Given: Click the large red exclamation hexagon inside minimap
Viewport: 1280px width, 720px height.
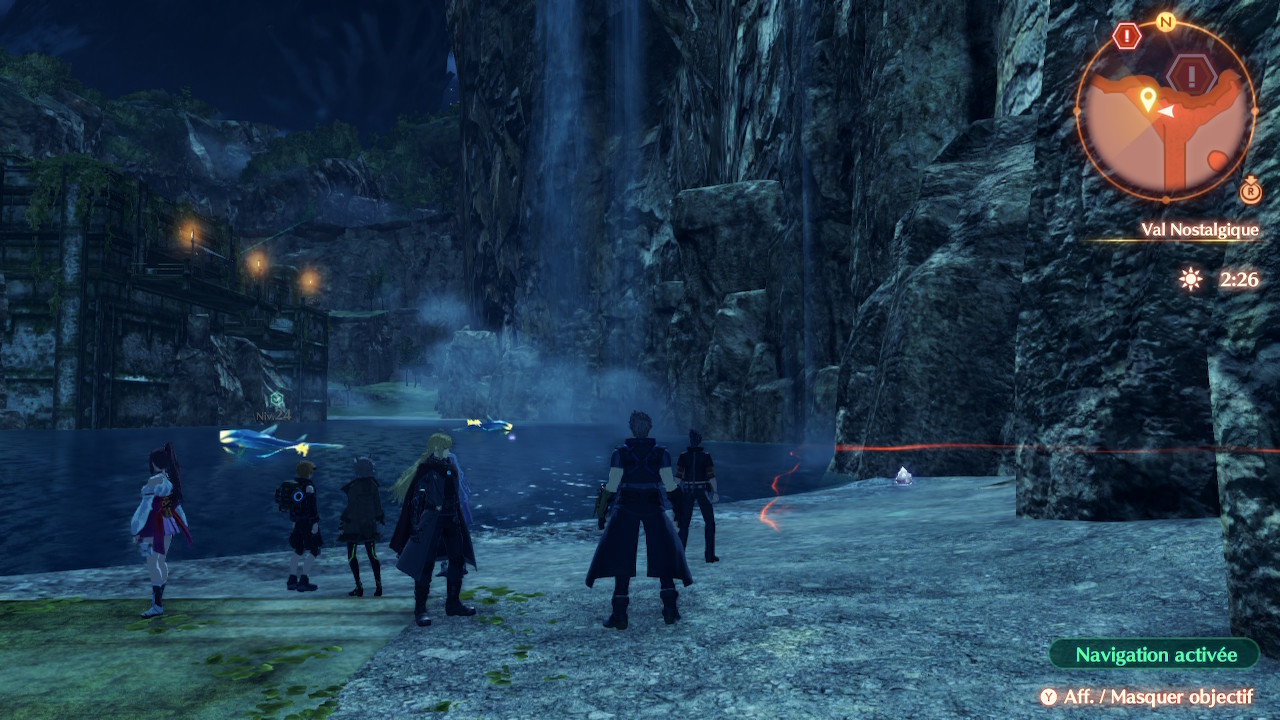Looking at the screenshot, I should tap(1192, 75).
